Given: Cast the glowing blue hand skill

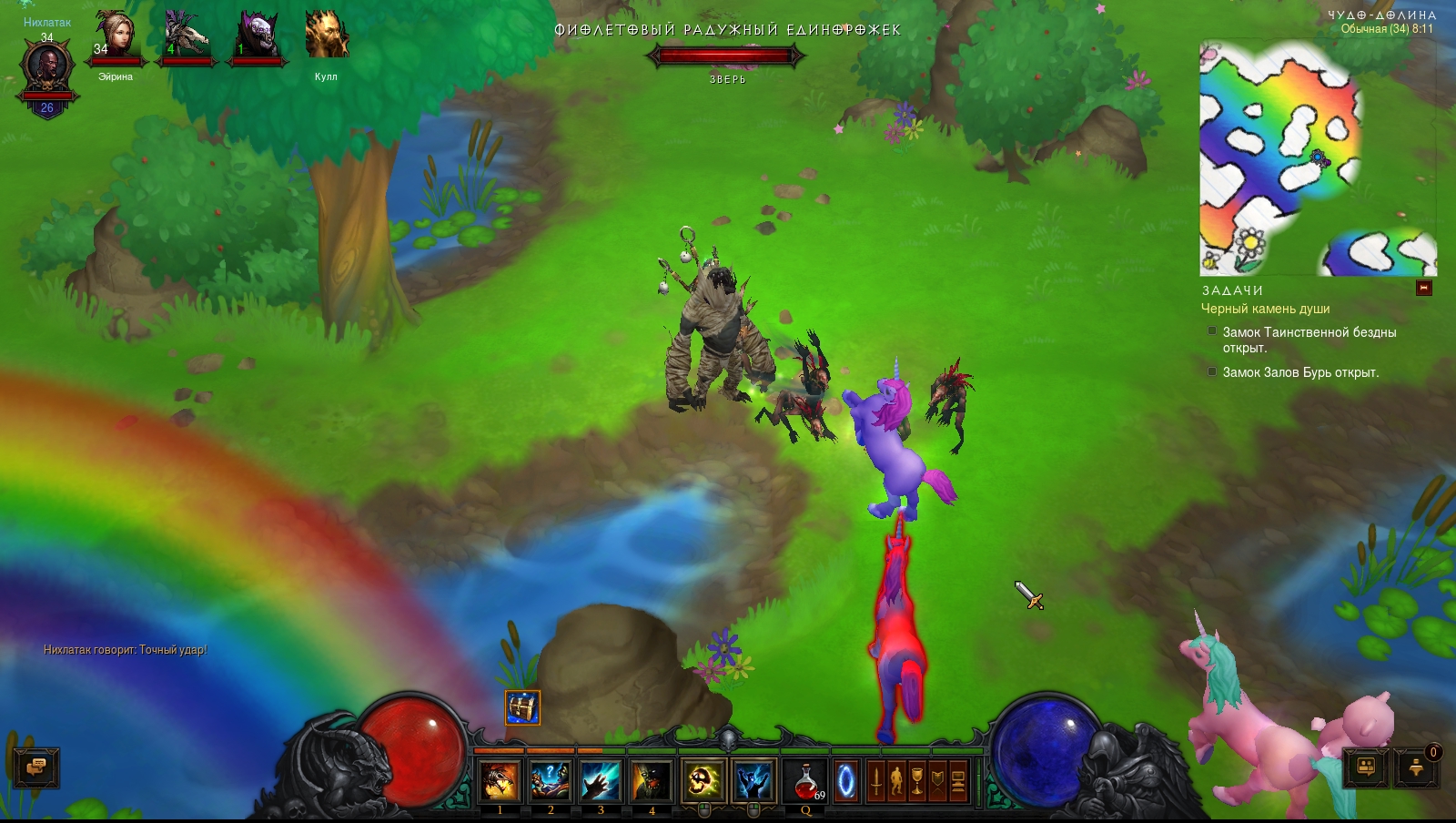Looking at the screenshot, I should [601, 781].
